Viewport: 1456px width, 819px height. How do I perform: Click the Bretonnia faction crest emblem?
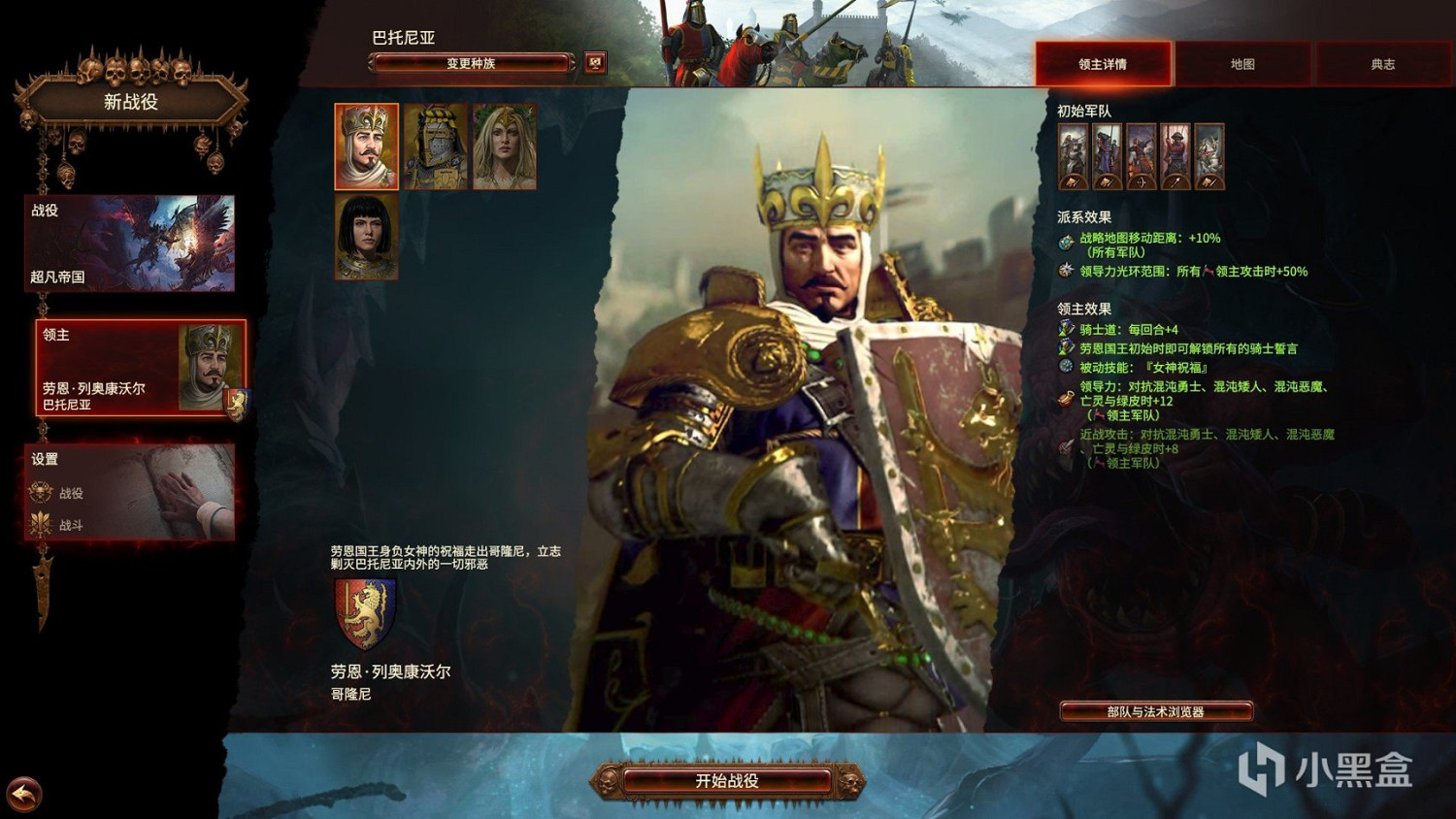(x=365, y=613)
